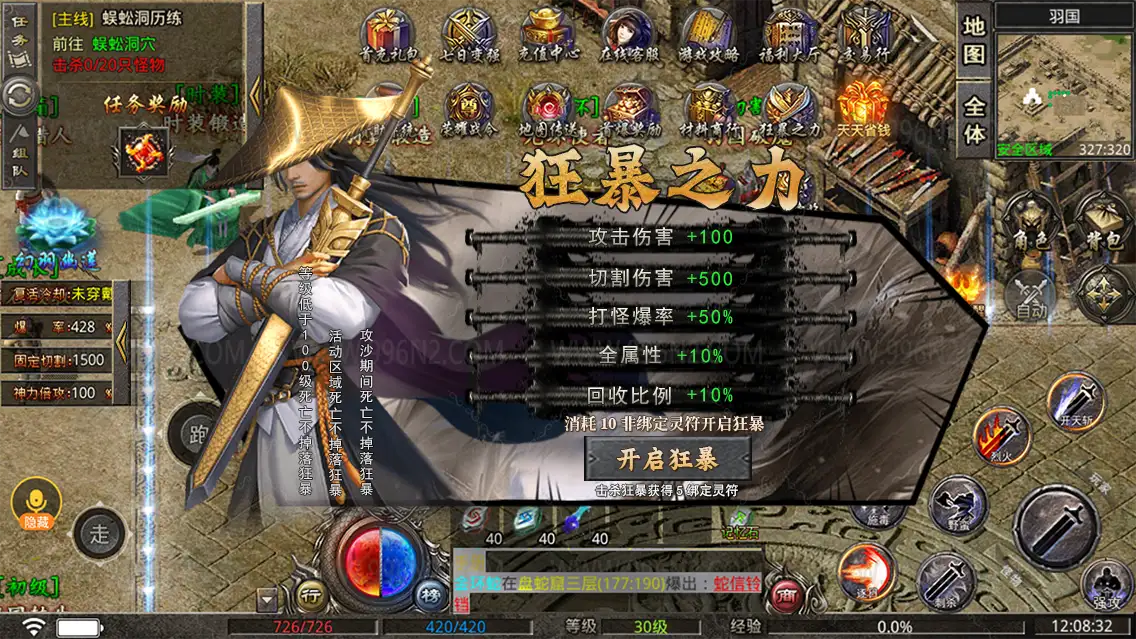Open the 地图 map button

(974, 41)
